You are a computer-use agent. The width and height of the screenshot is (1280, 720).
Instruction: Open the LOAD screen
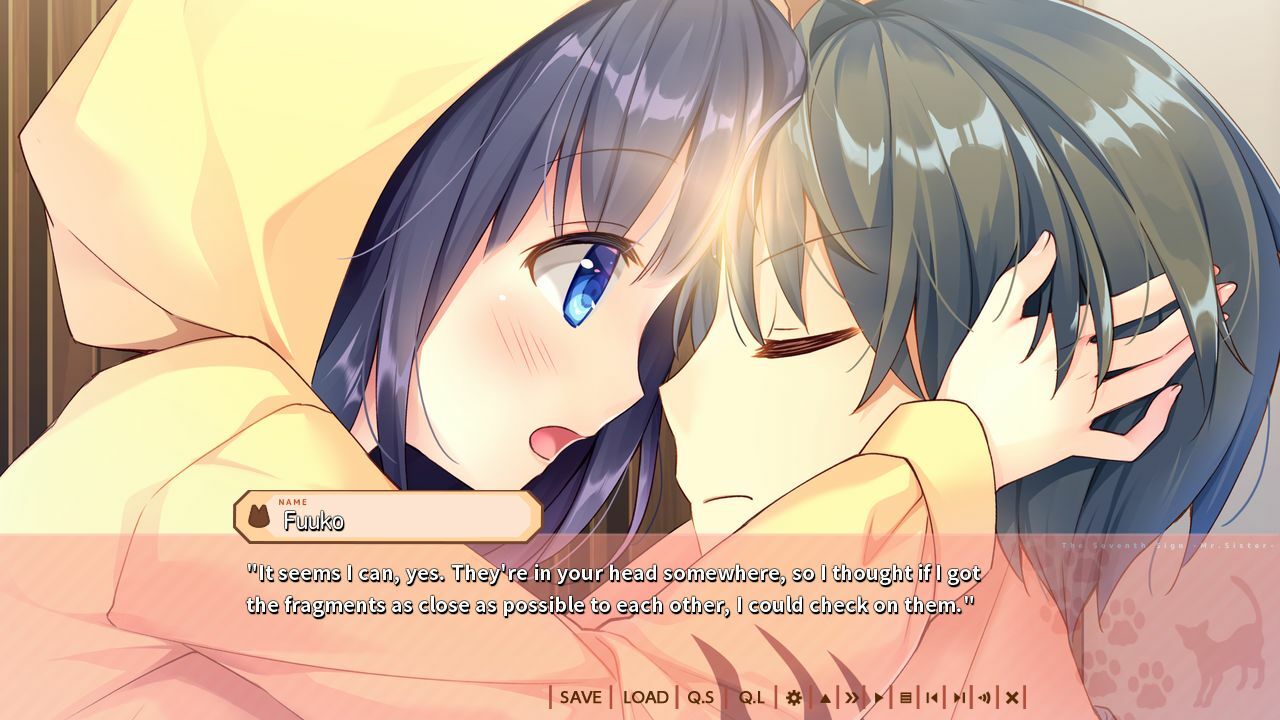click(x=645, y=697)
